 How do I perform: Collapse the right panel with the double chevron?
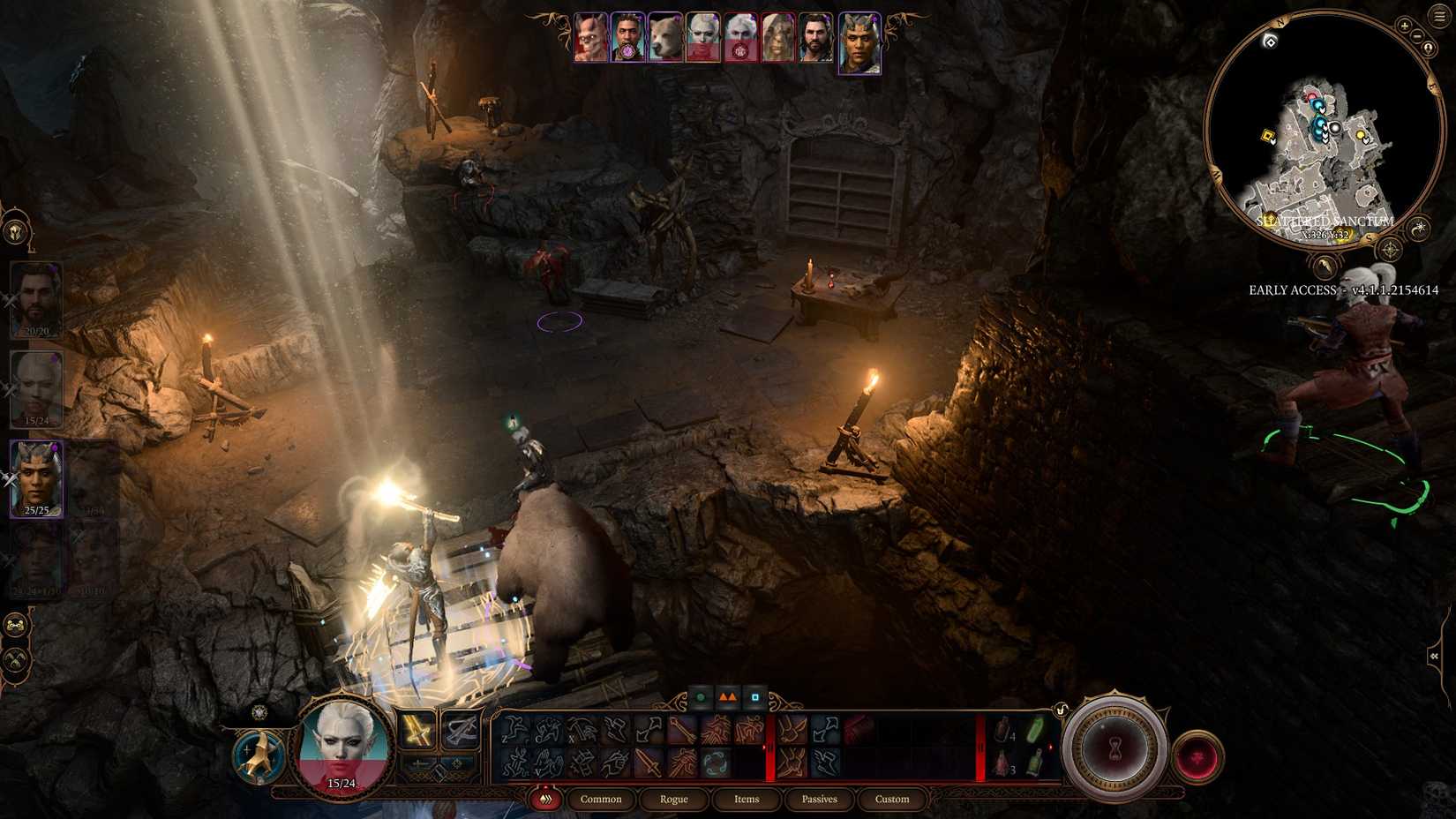click(1434, 655)
